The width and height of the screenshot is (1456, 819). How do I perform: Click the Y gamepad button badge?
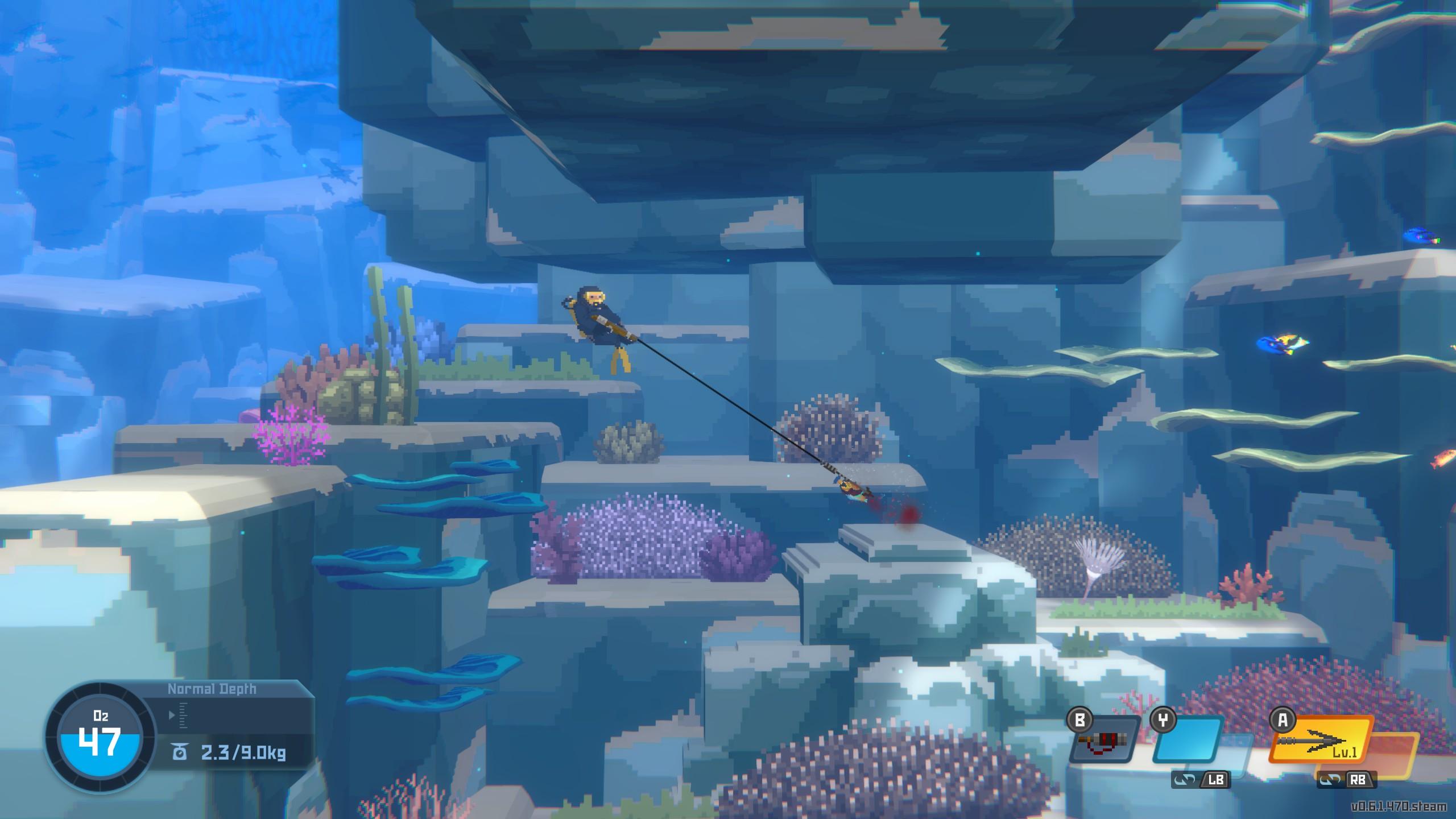[1163, 720]
